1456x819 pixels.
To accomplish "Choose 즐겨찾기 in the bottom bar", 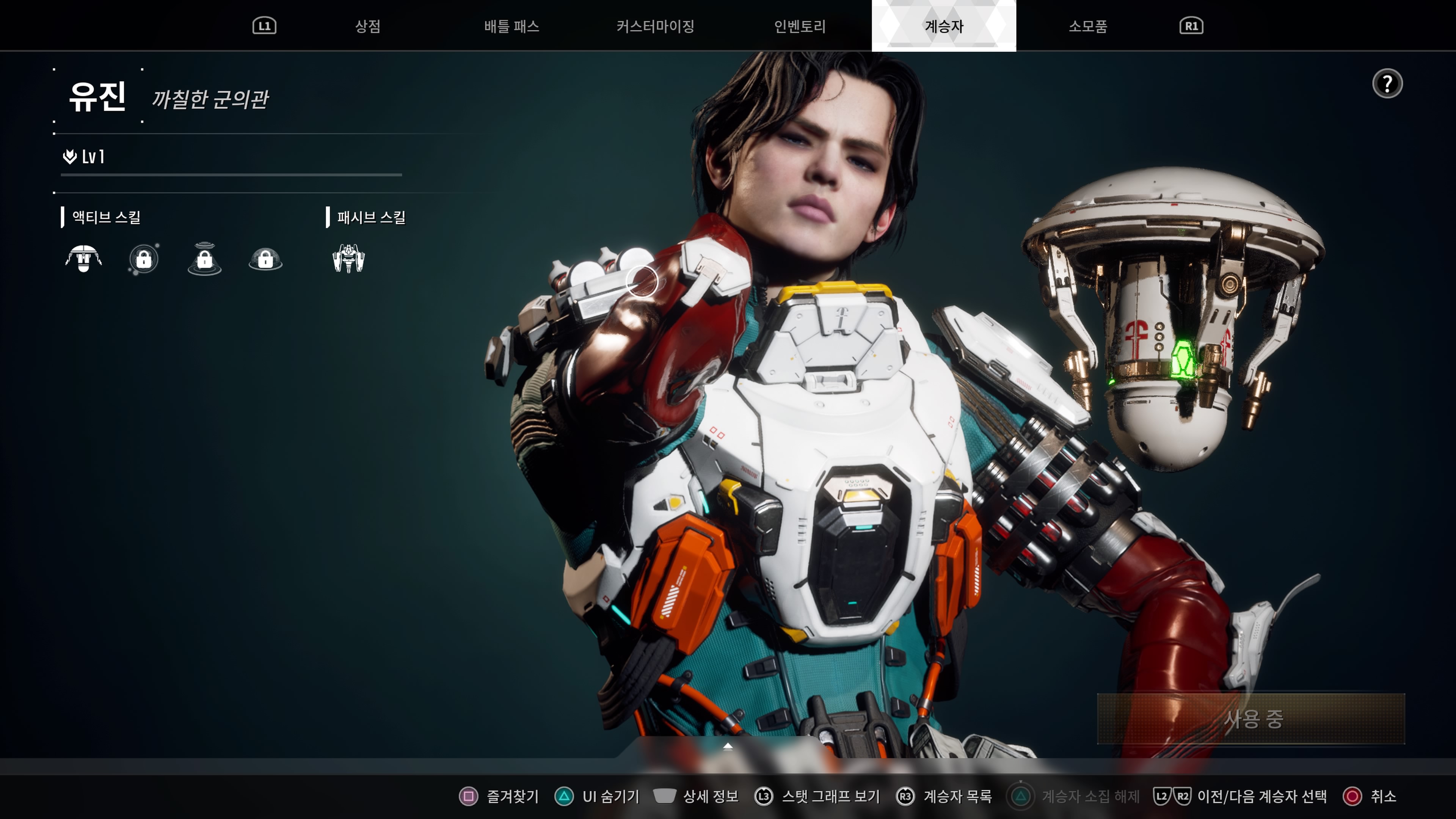I will [500, 796].
